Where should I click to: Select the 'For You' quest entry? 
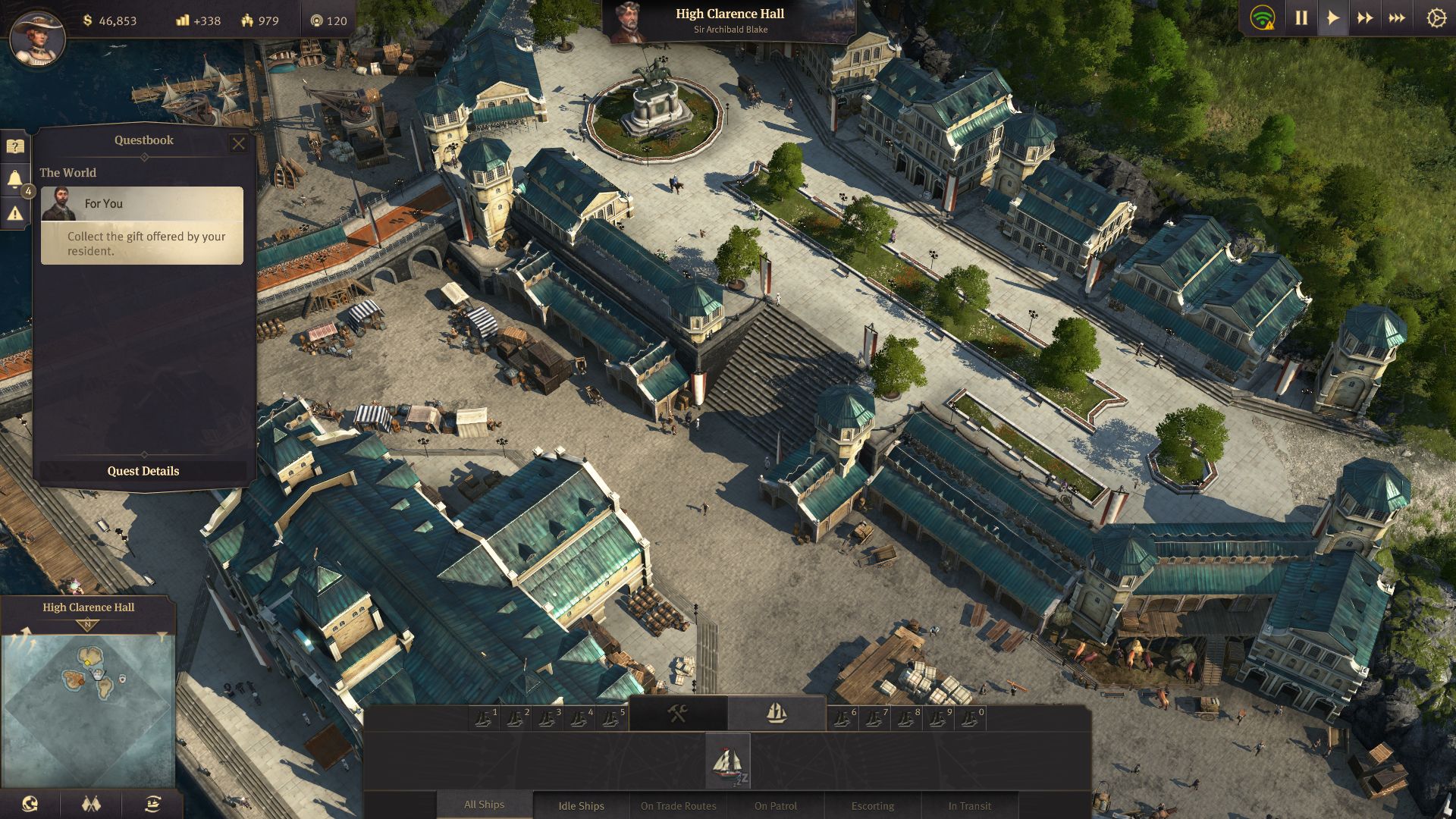tap(142, 225)
